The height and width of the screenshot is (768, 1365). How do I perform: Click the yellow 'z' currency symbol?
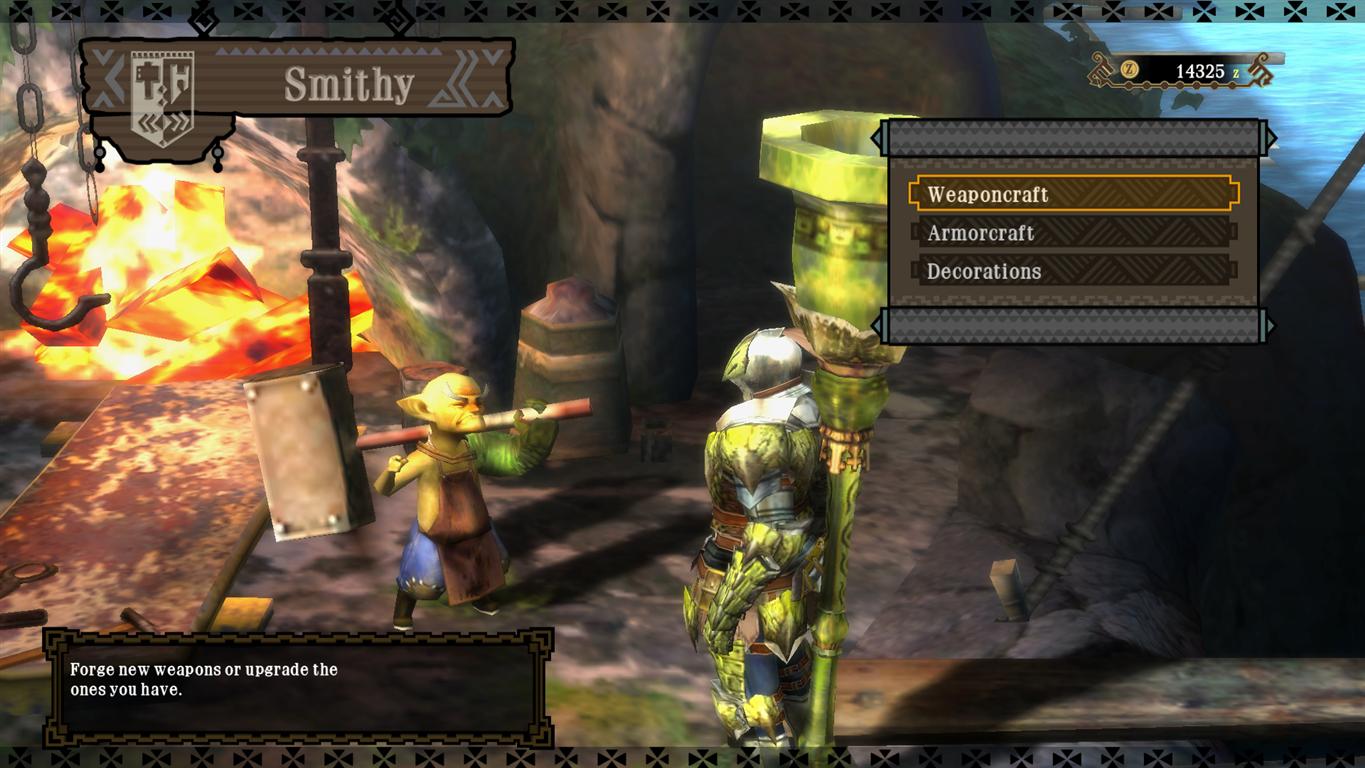[x=1237, y=72]
